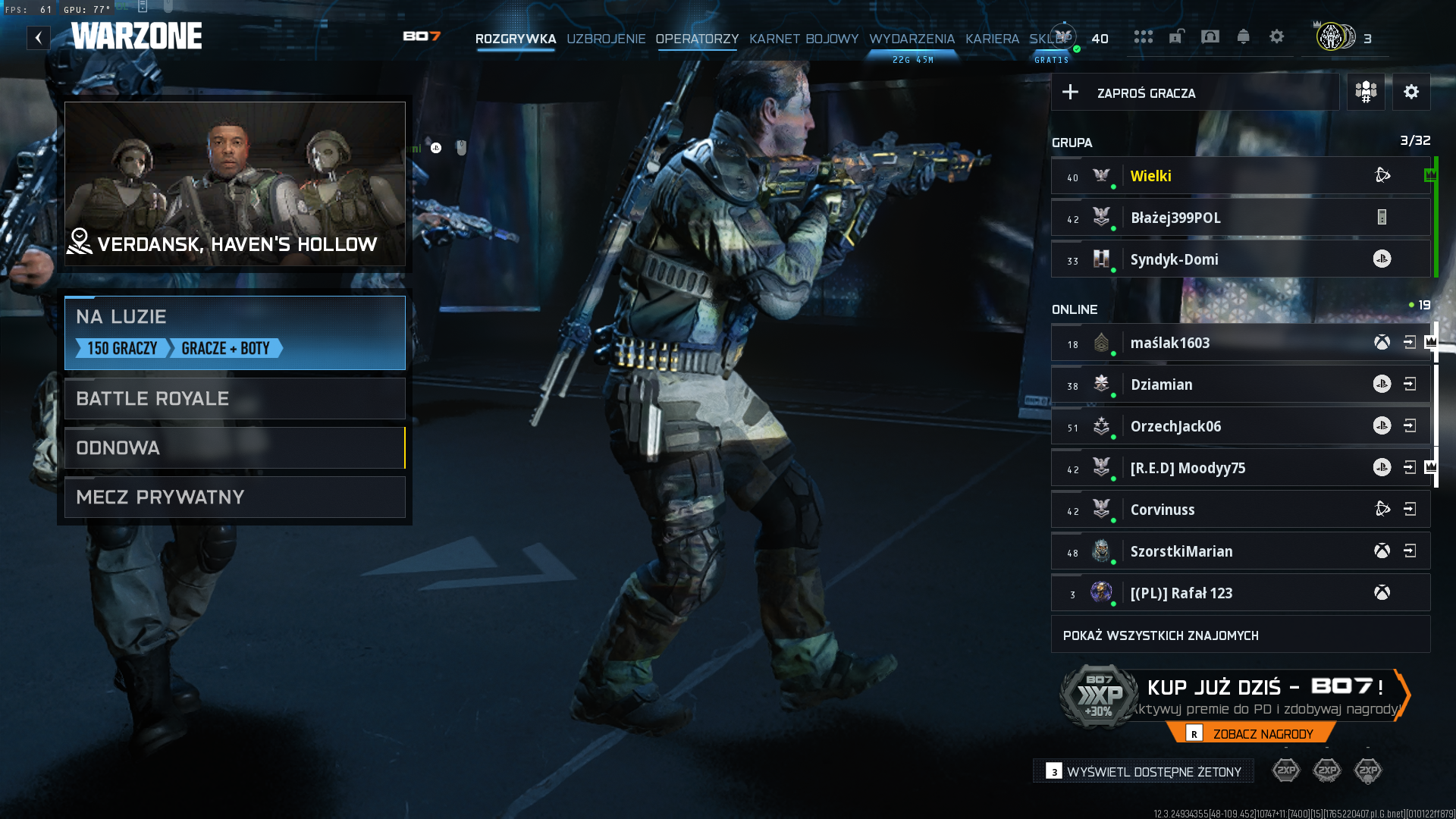Click the Zaproś Gracza button

(x=1194, y=93)
